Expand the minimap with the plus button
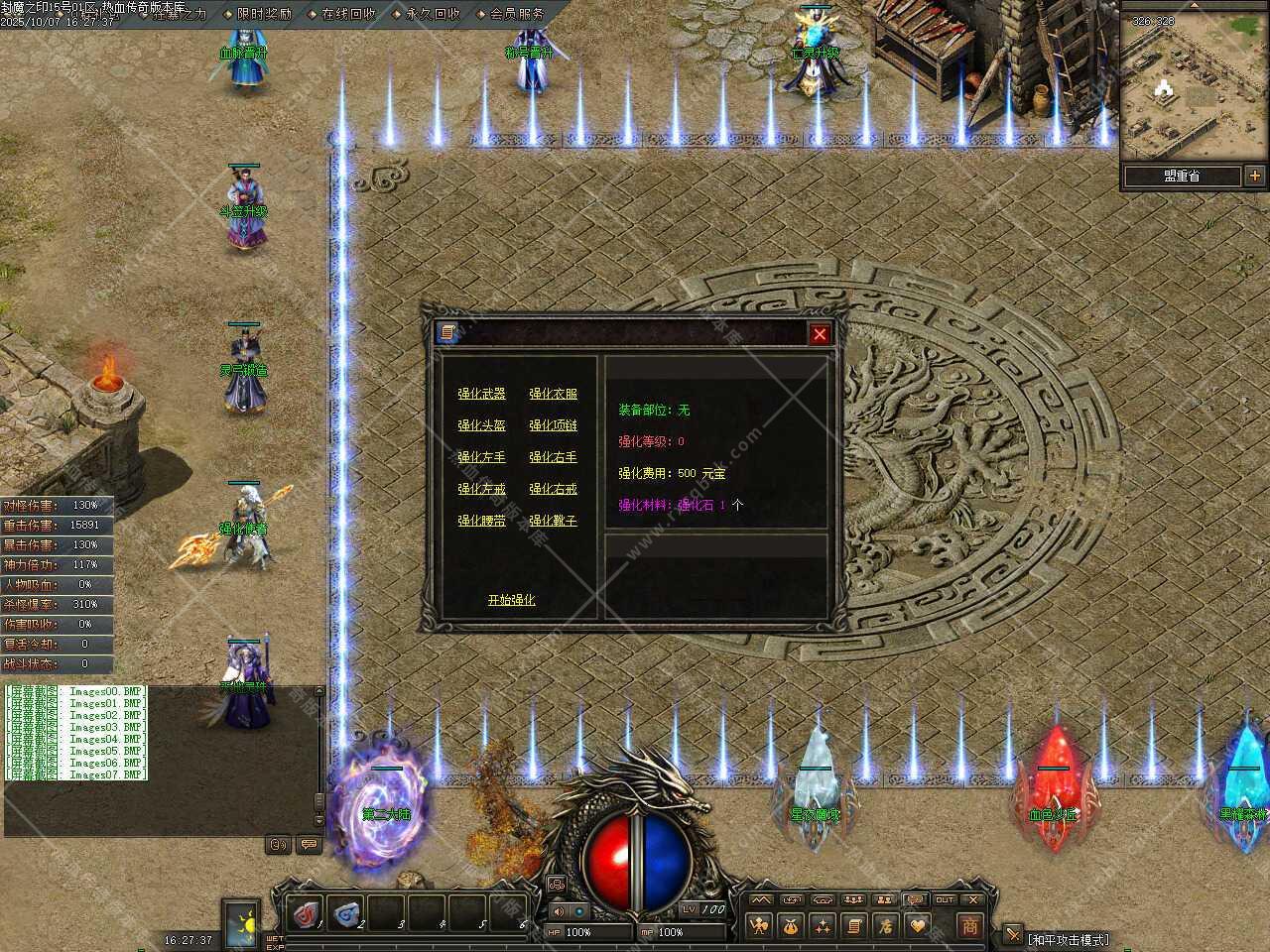The width and height of the screenshot is (1270, 952). coord(1255,176)
